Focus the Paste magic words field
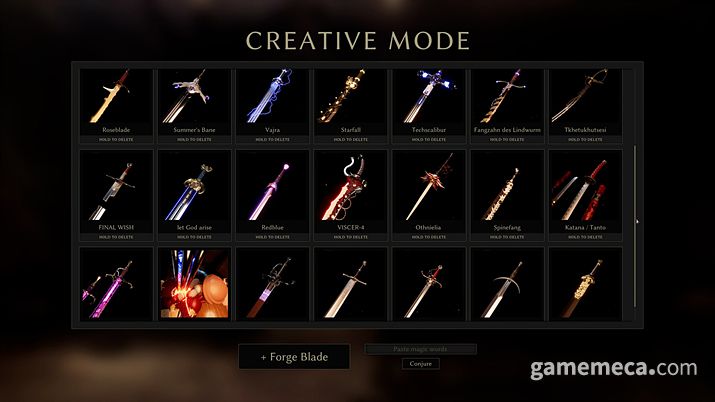Viewport: 715px width, 402px height. 421,349
